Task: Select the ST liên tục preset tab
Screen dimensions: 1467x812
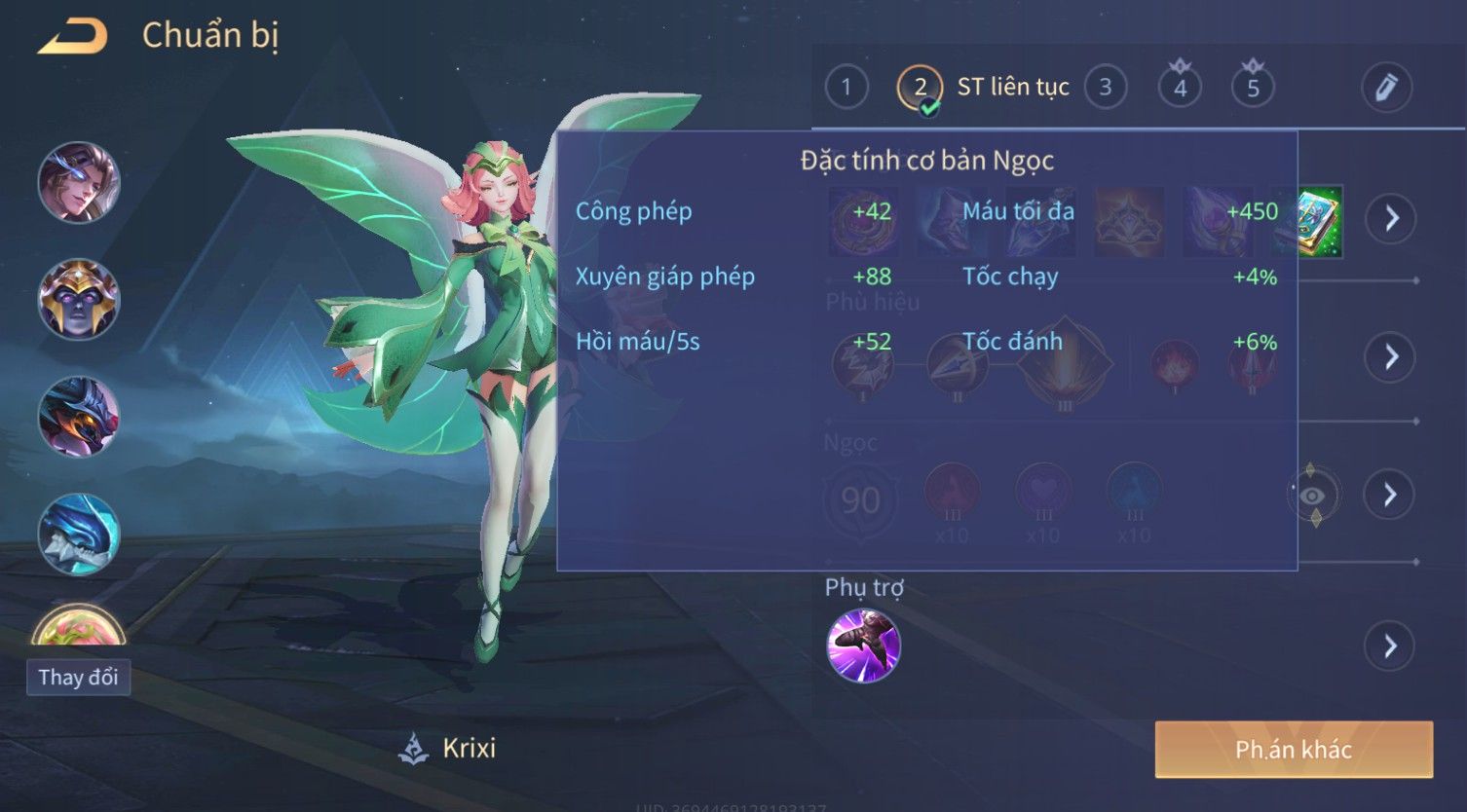Action: click(x=984, y=88)
